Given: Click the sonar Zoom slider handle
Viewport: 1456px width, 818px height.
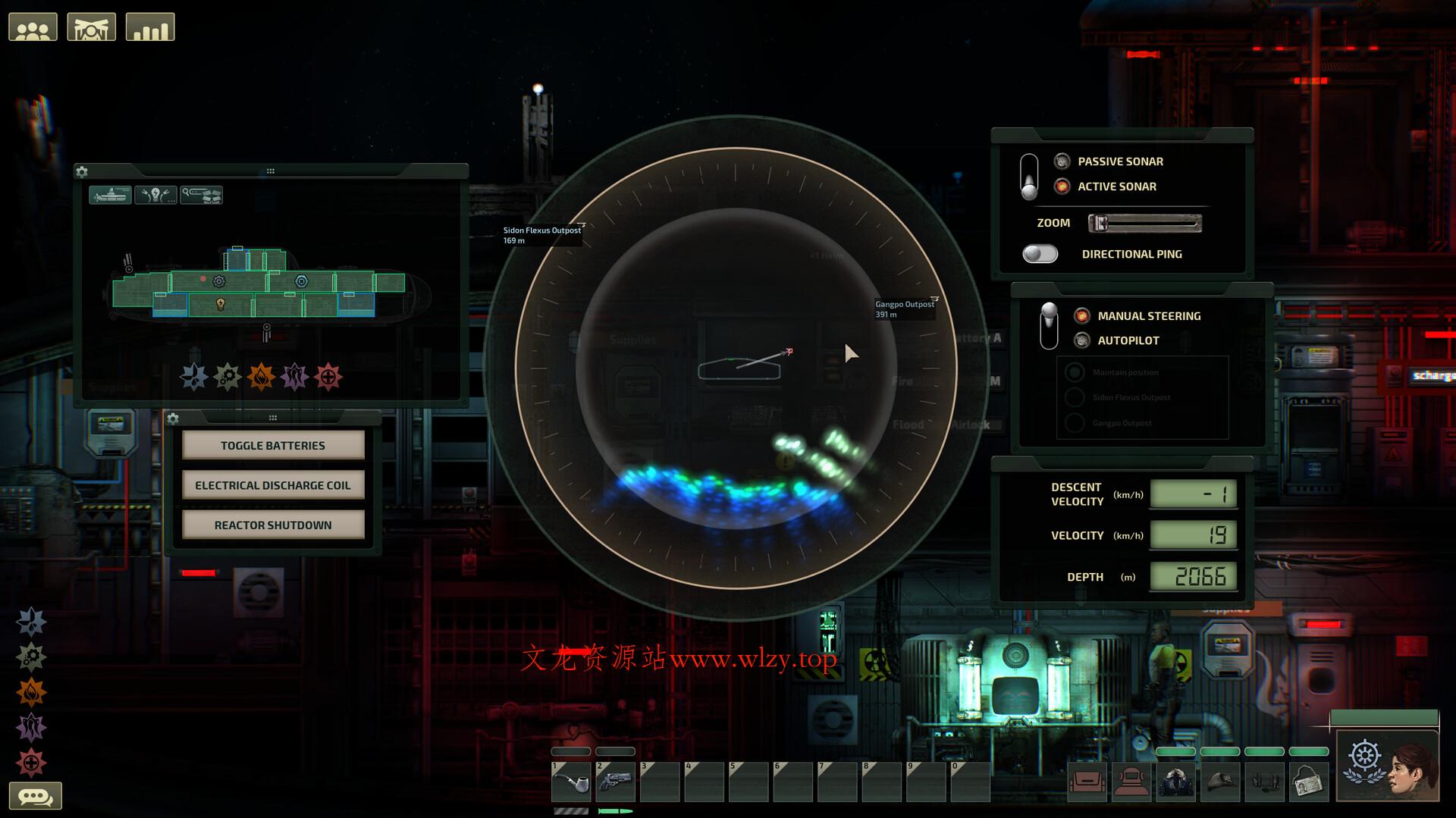Looking at the screenshot, I should coord(1098,223).
